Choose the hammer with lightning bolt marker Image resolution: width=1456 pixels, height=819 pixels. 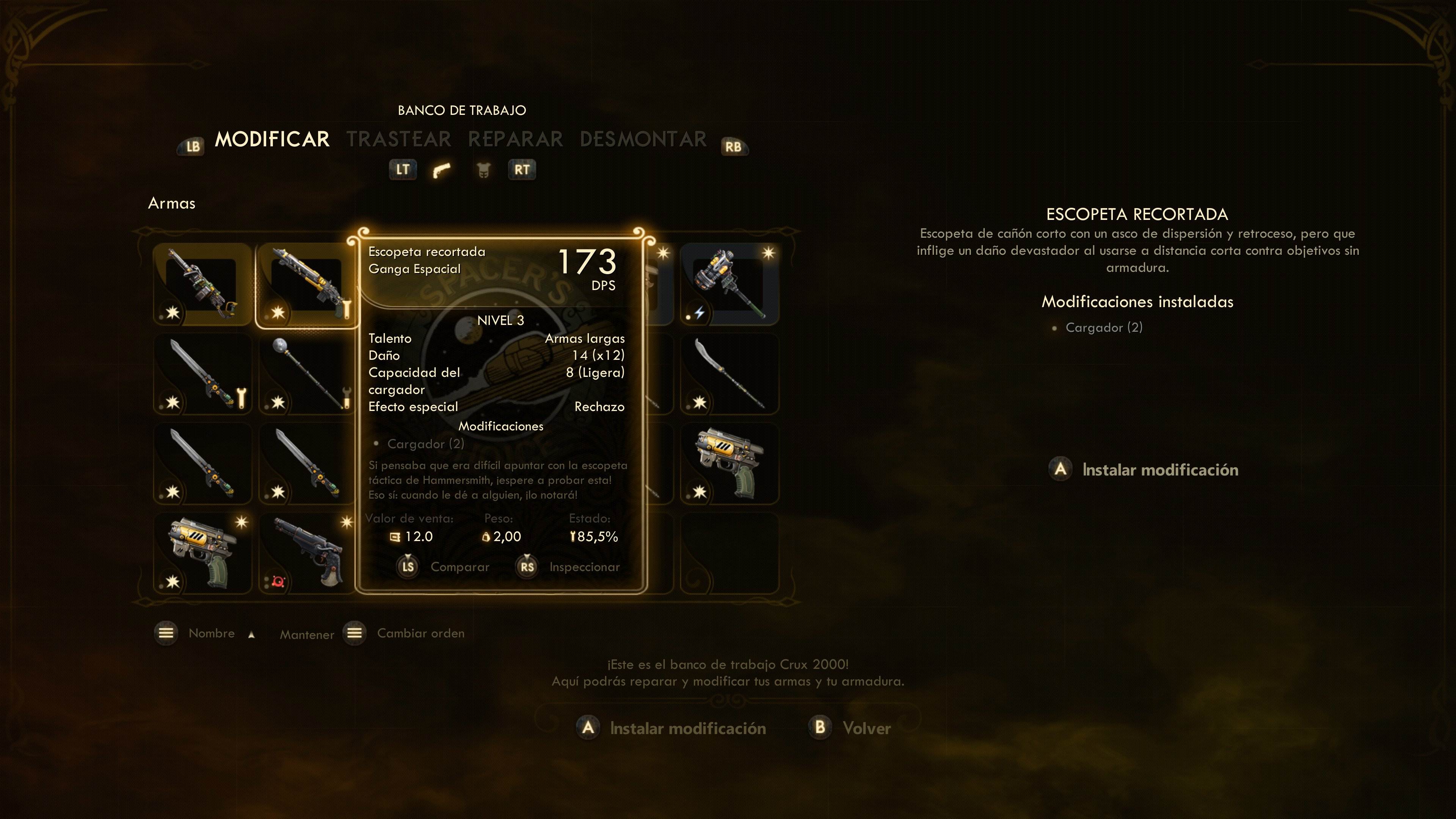click(729, 285)
